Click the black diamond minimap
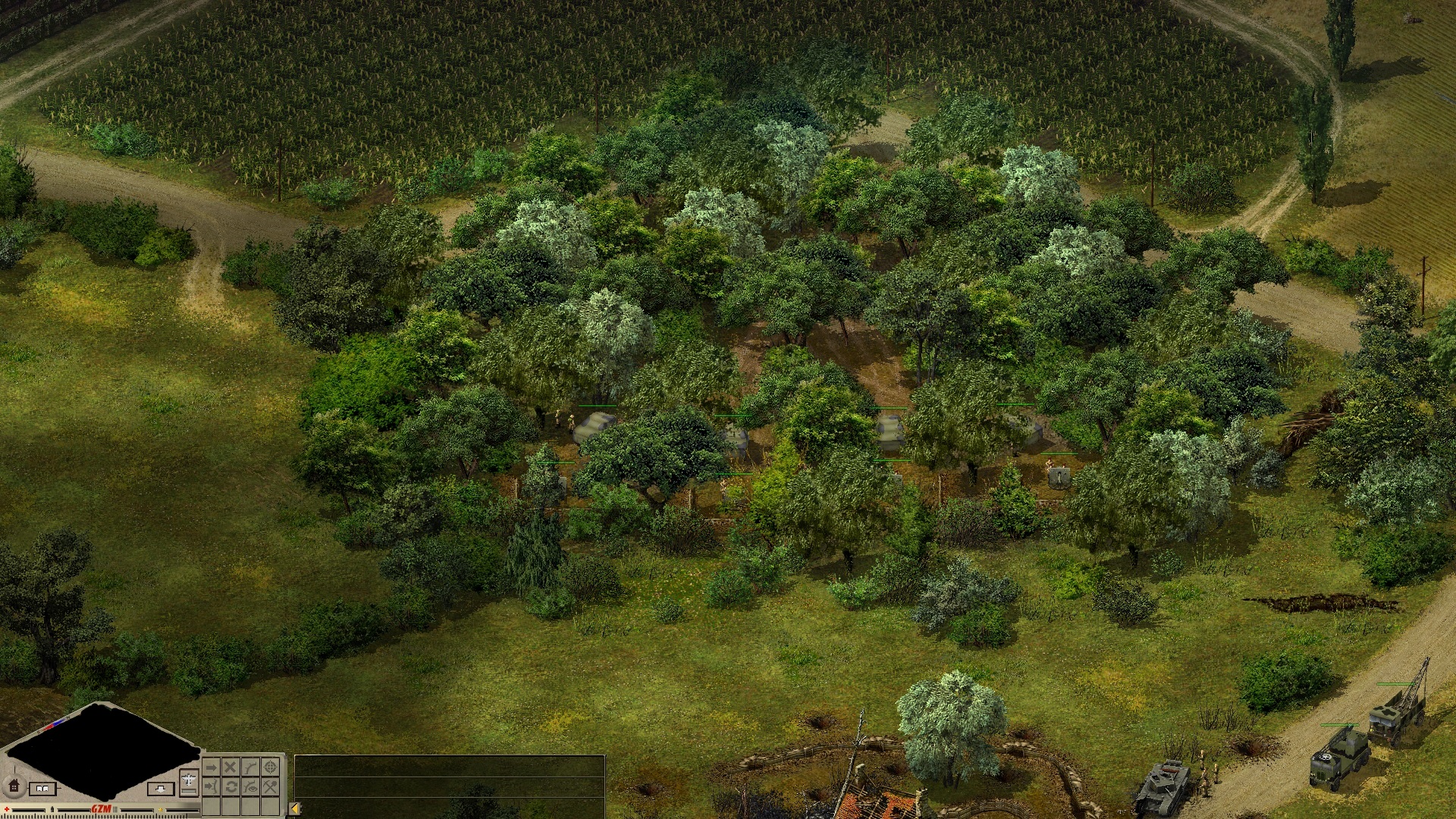 tap(102, 750)
